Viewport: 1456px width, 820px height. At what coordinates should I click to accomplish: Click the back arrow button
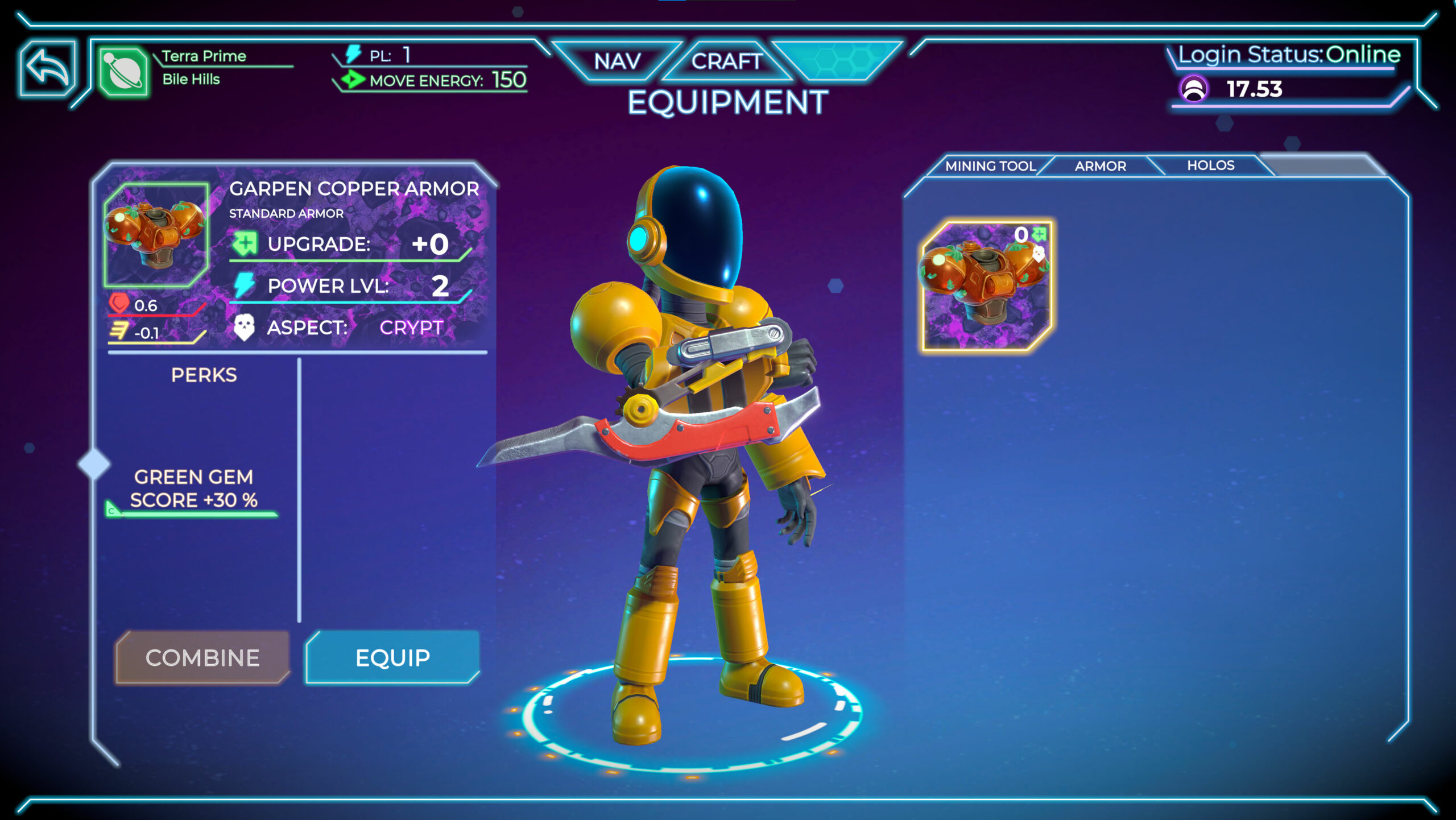(48, 68)
